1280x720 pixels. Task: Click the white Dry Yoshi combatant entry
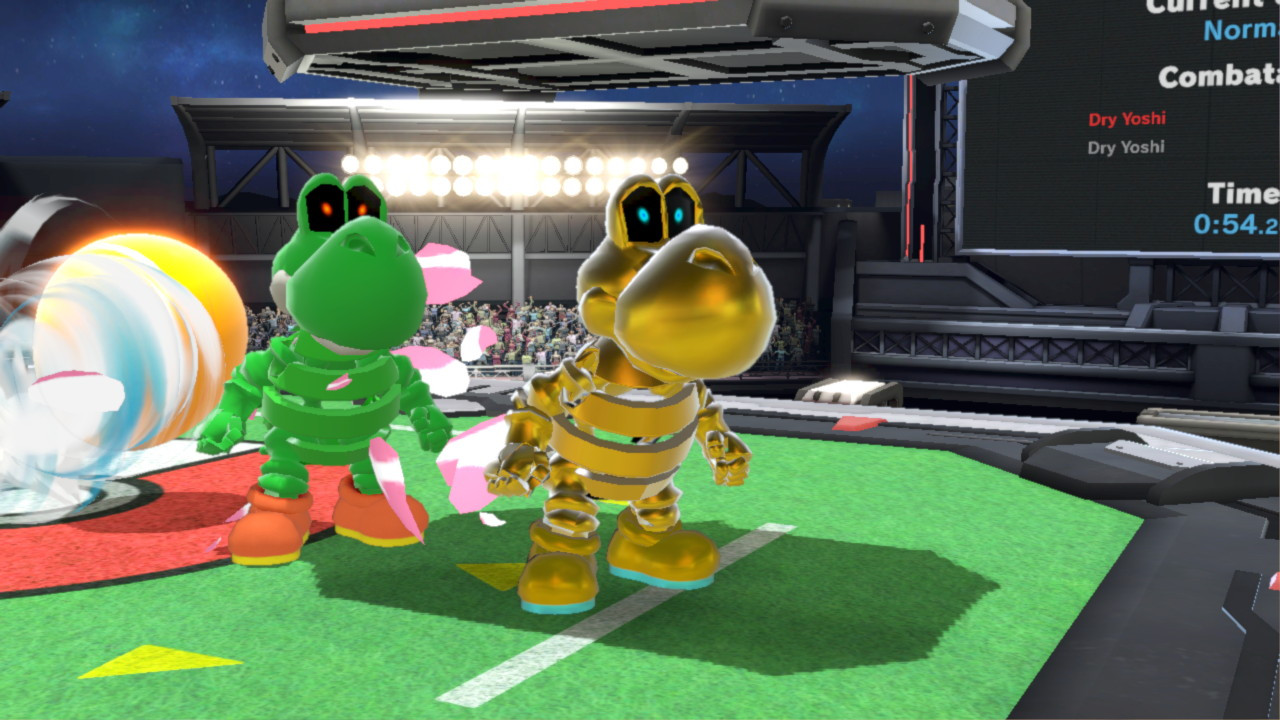(1125, 145)
